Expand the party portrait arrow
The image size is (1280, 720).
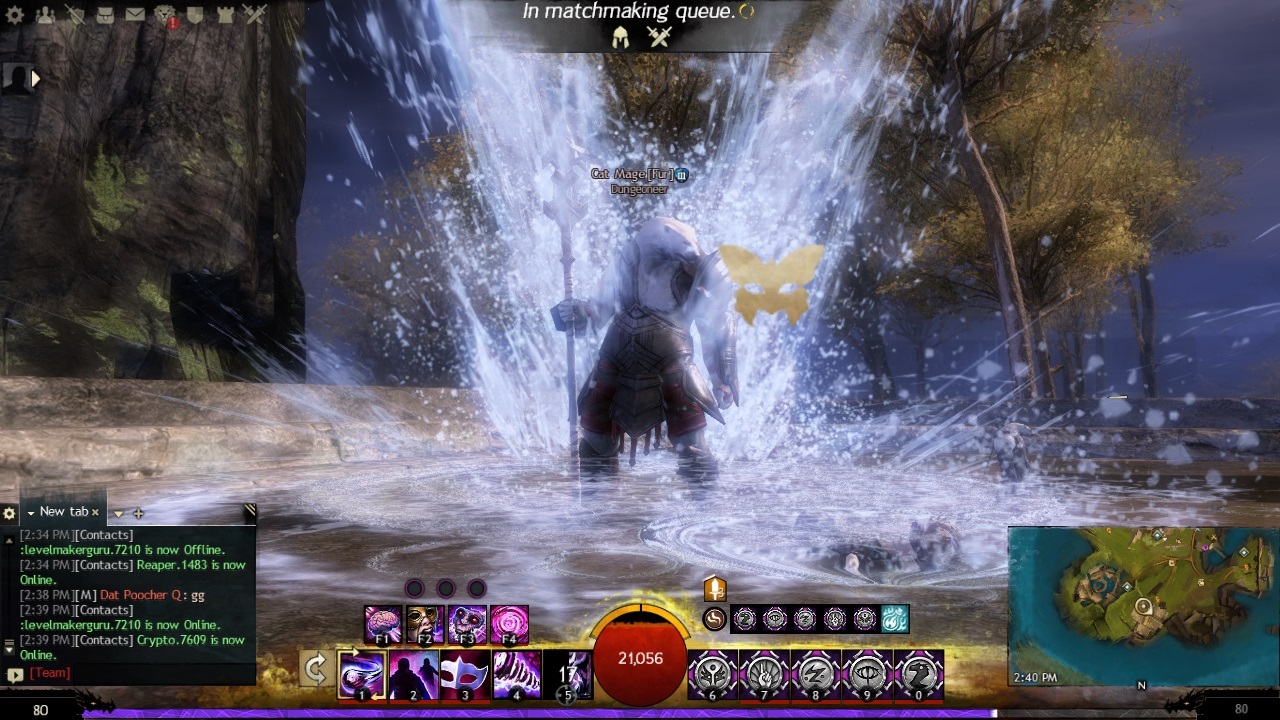point(36,78)
